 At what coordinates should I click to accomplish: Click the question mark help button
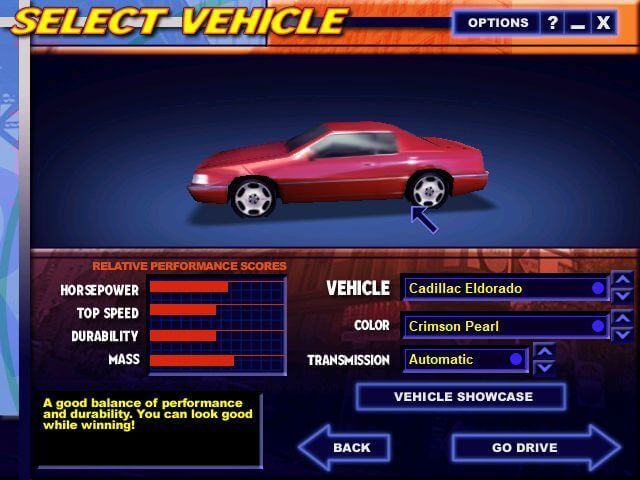pos(552,23)
